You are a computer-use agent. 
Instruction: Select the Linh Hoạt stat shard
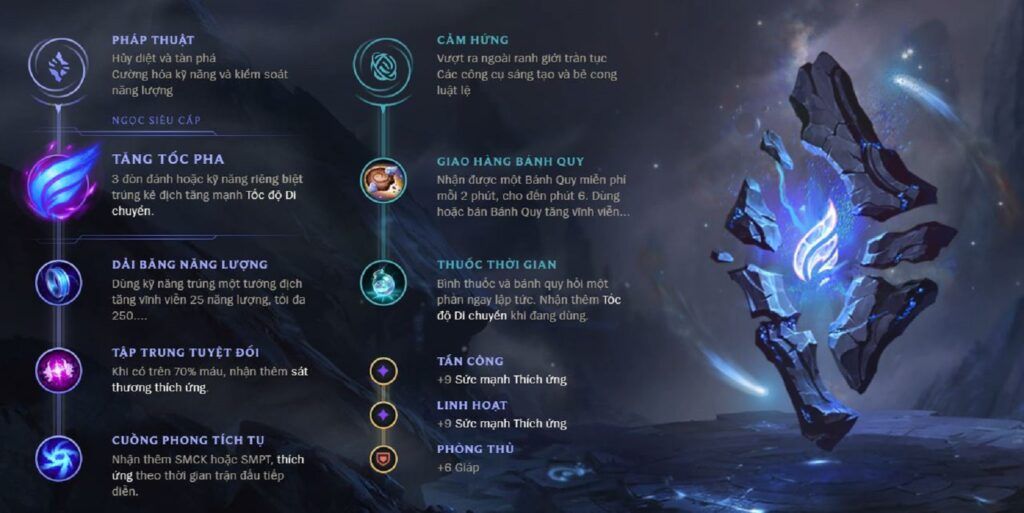click(x=382, y=414)
